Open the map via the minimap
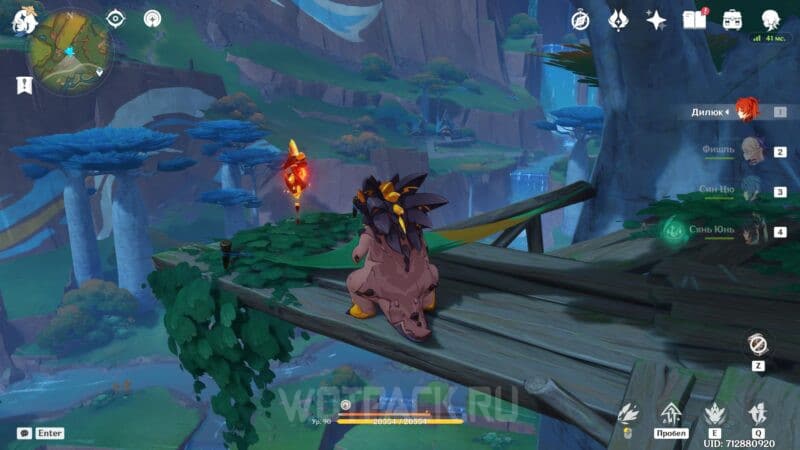 coord(69,51)
